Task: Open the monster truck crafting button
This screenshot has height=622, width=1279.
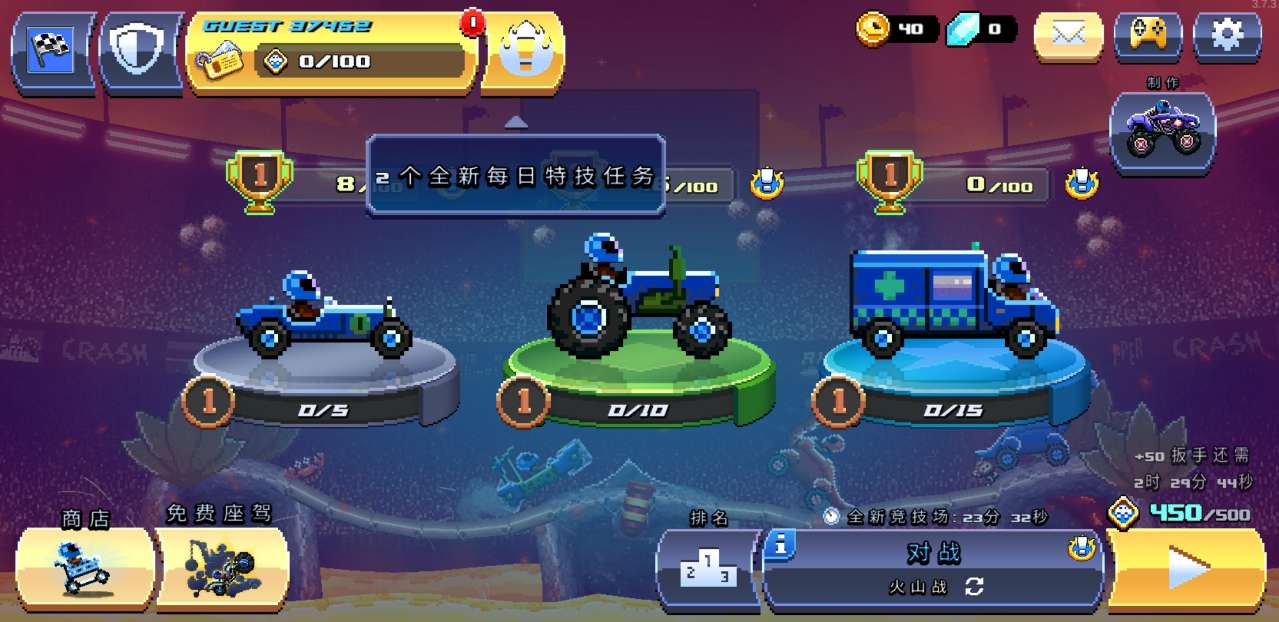Action: [1162, 133]
